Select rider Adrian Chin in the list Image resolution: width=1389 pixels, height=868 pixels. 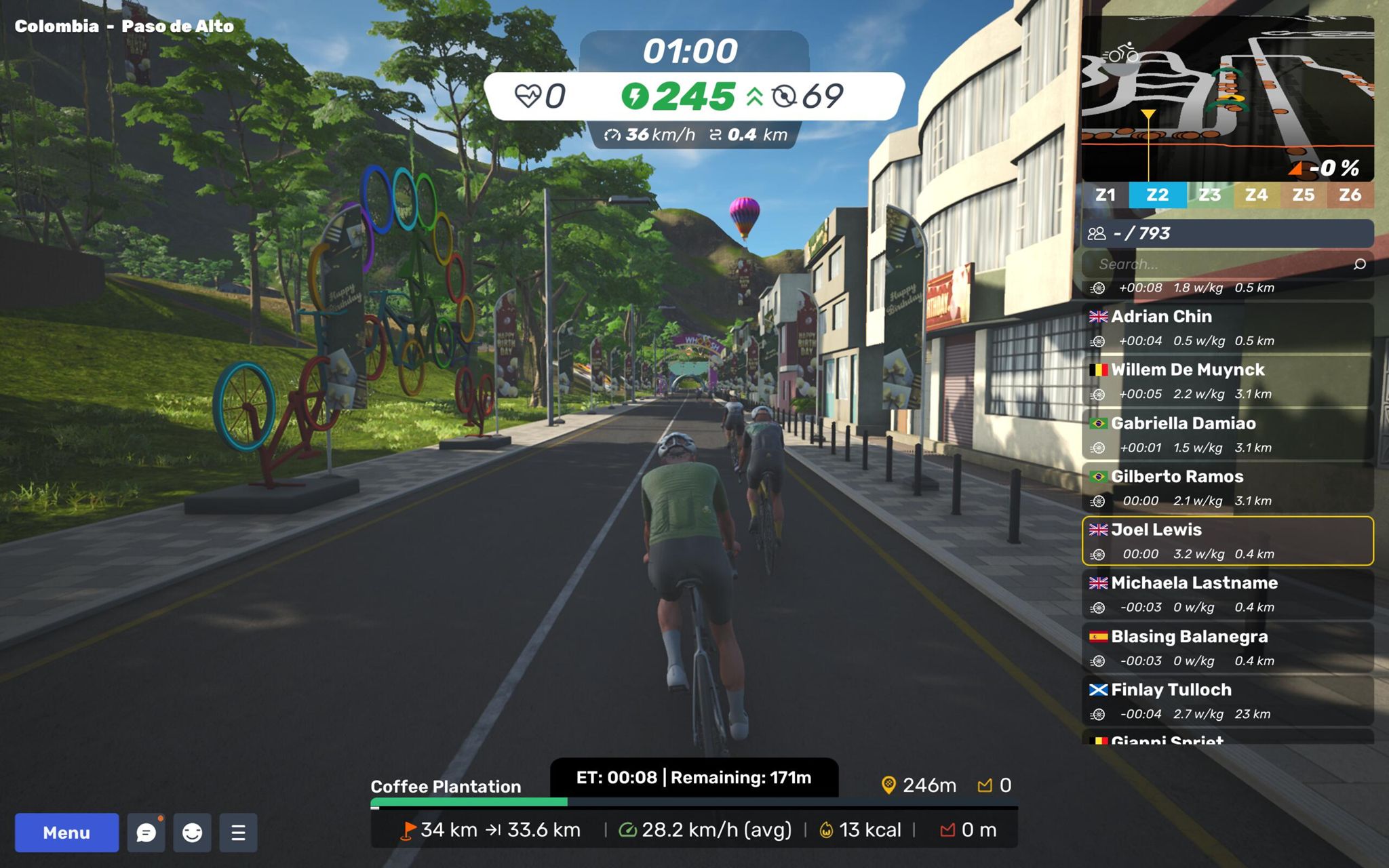(x=1228, y=328)
